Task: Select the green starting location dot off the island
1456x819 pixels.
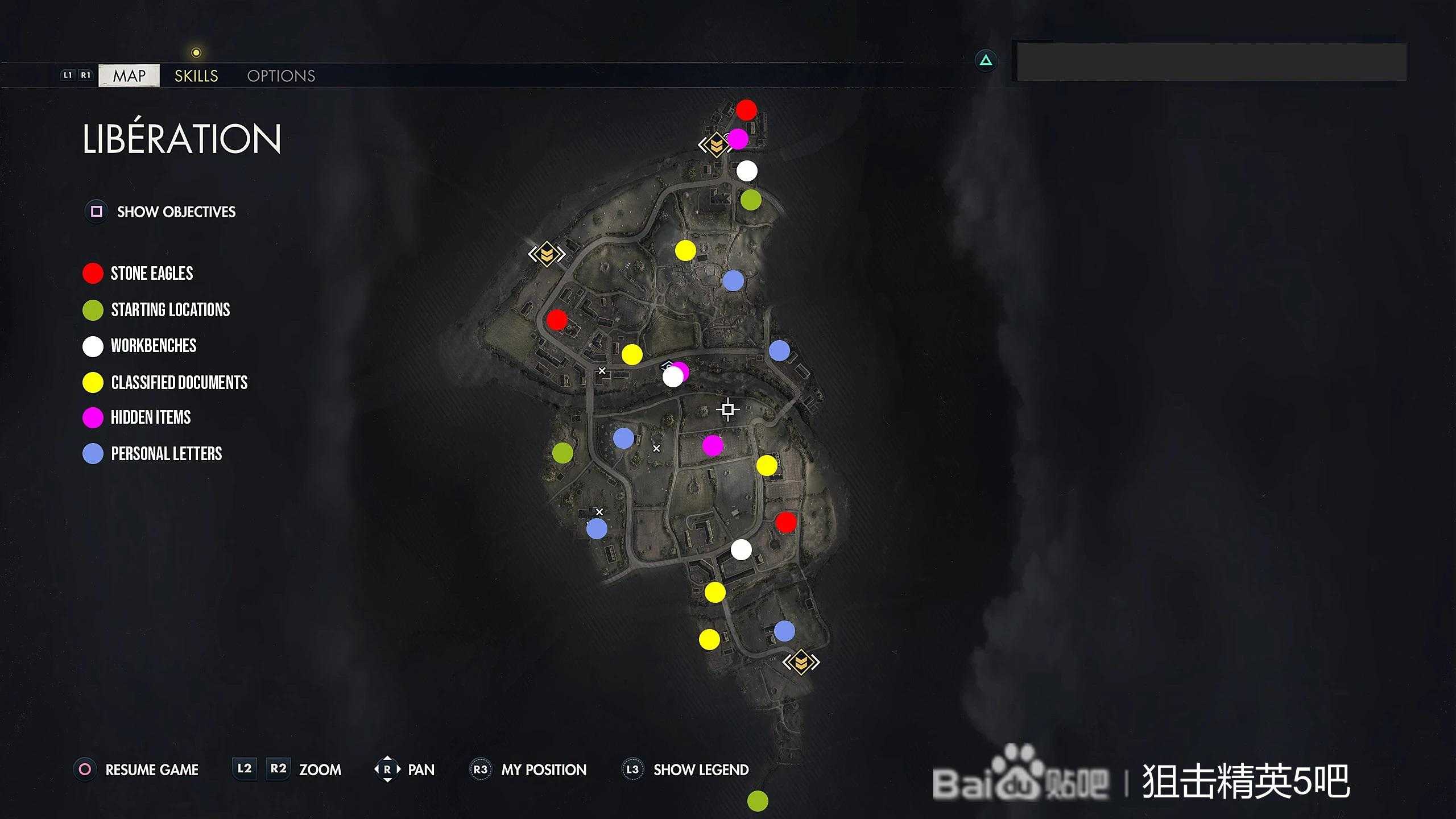Action: tap(758, 801)
